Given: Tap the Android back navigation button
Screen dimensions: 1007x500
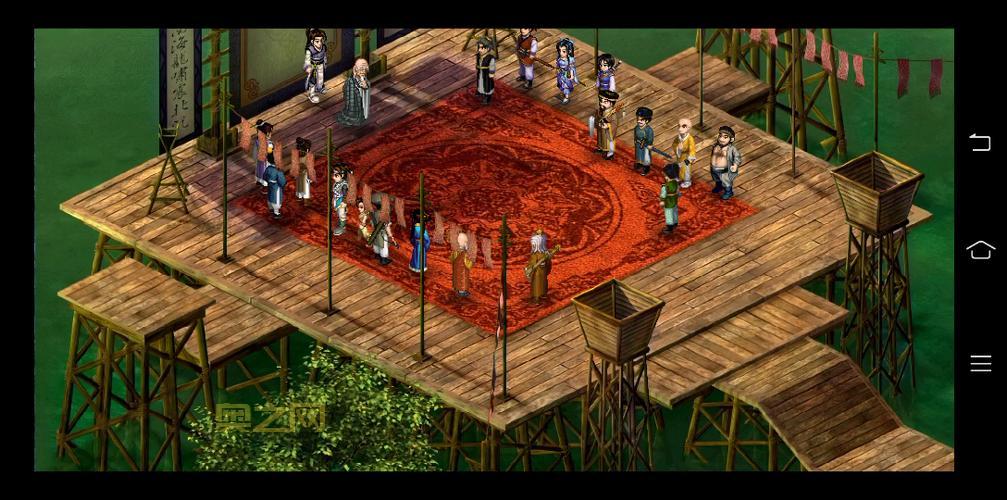Looking at the screenshot, I should coord(980,143).
